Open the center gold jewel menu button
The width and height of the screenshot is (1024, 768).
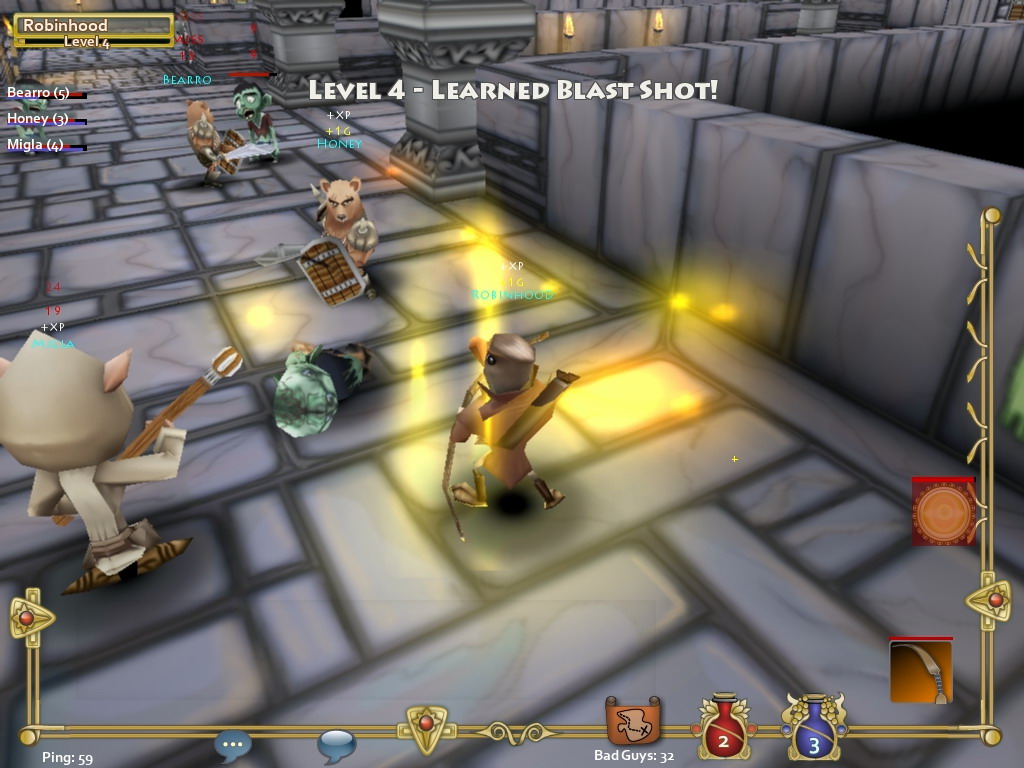pos(425,724)
